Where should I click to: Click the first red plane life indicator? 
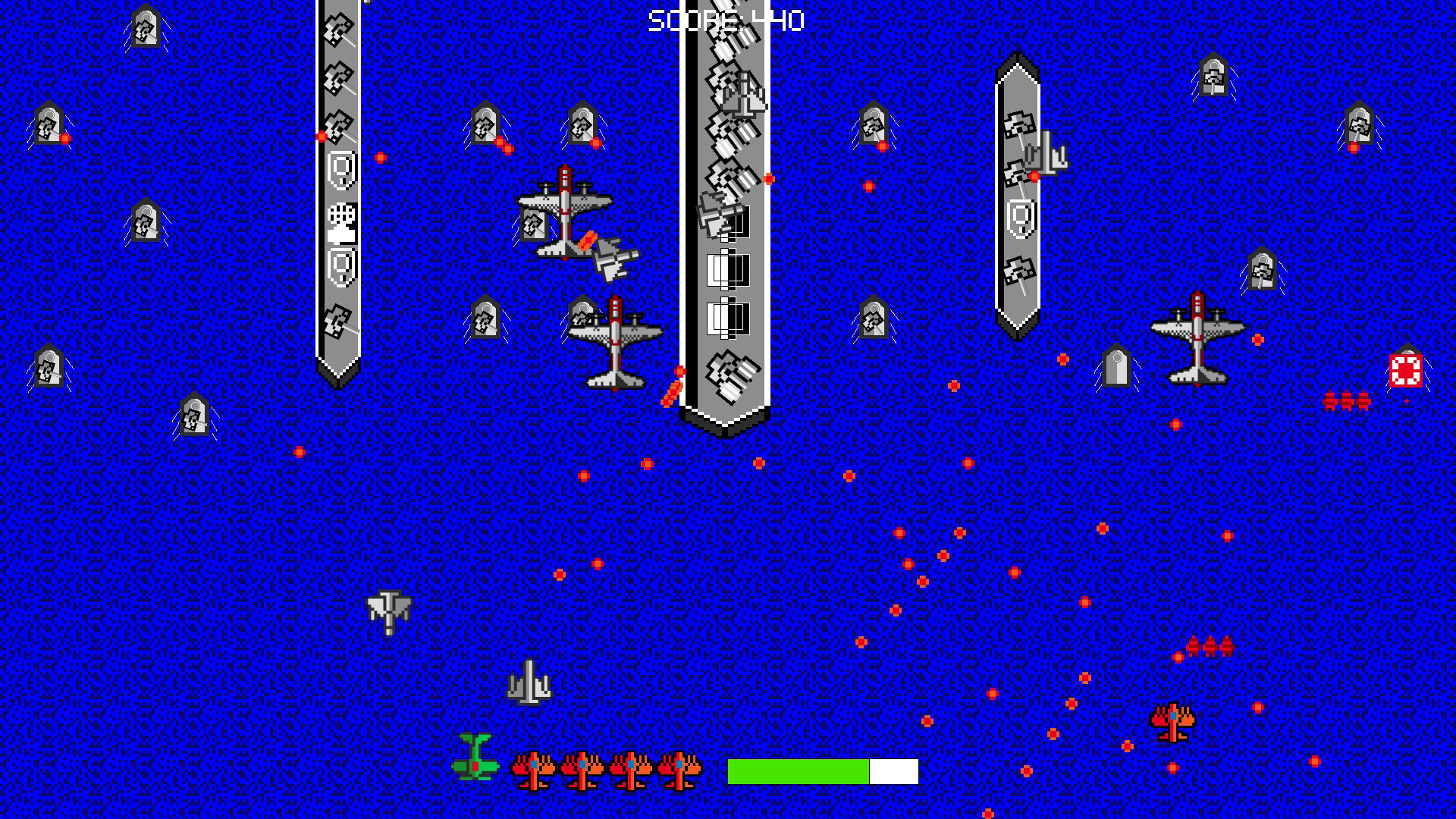click(535, 767)
